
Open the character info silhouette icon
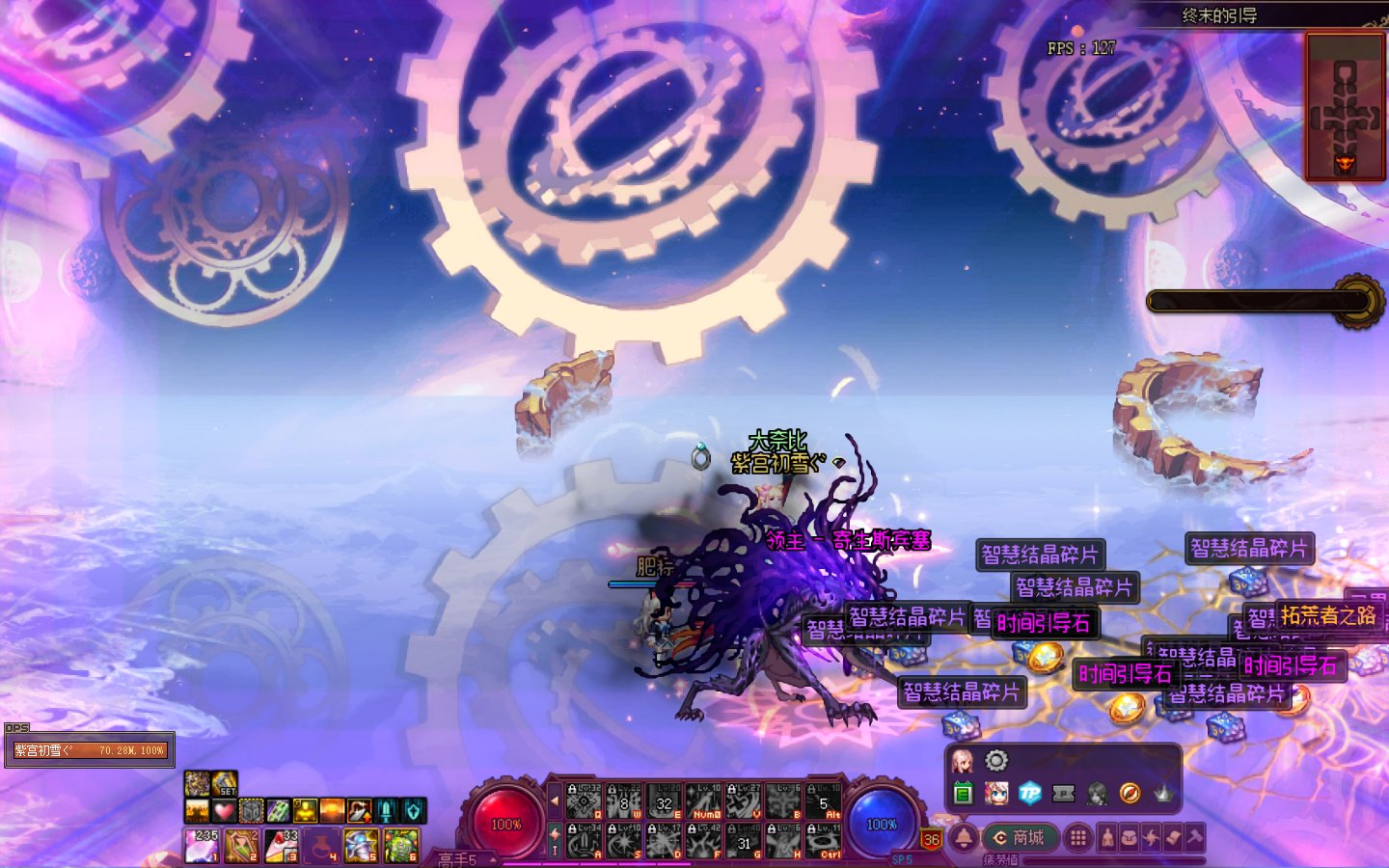[1106, 837]
